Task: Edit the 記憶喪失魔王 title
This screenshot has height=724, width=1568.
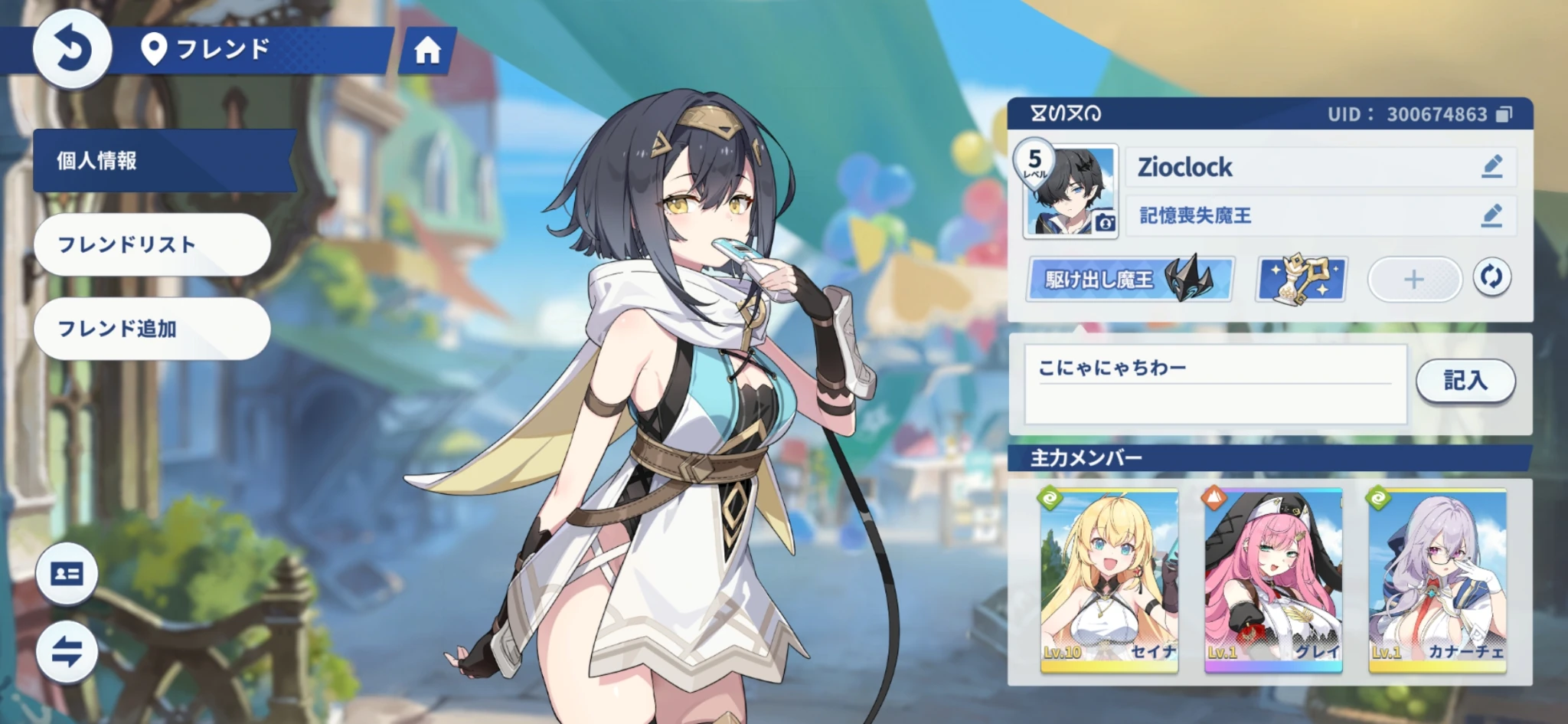Action: click(x=1491, y=215)
